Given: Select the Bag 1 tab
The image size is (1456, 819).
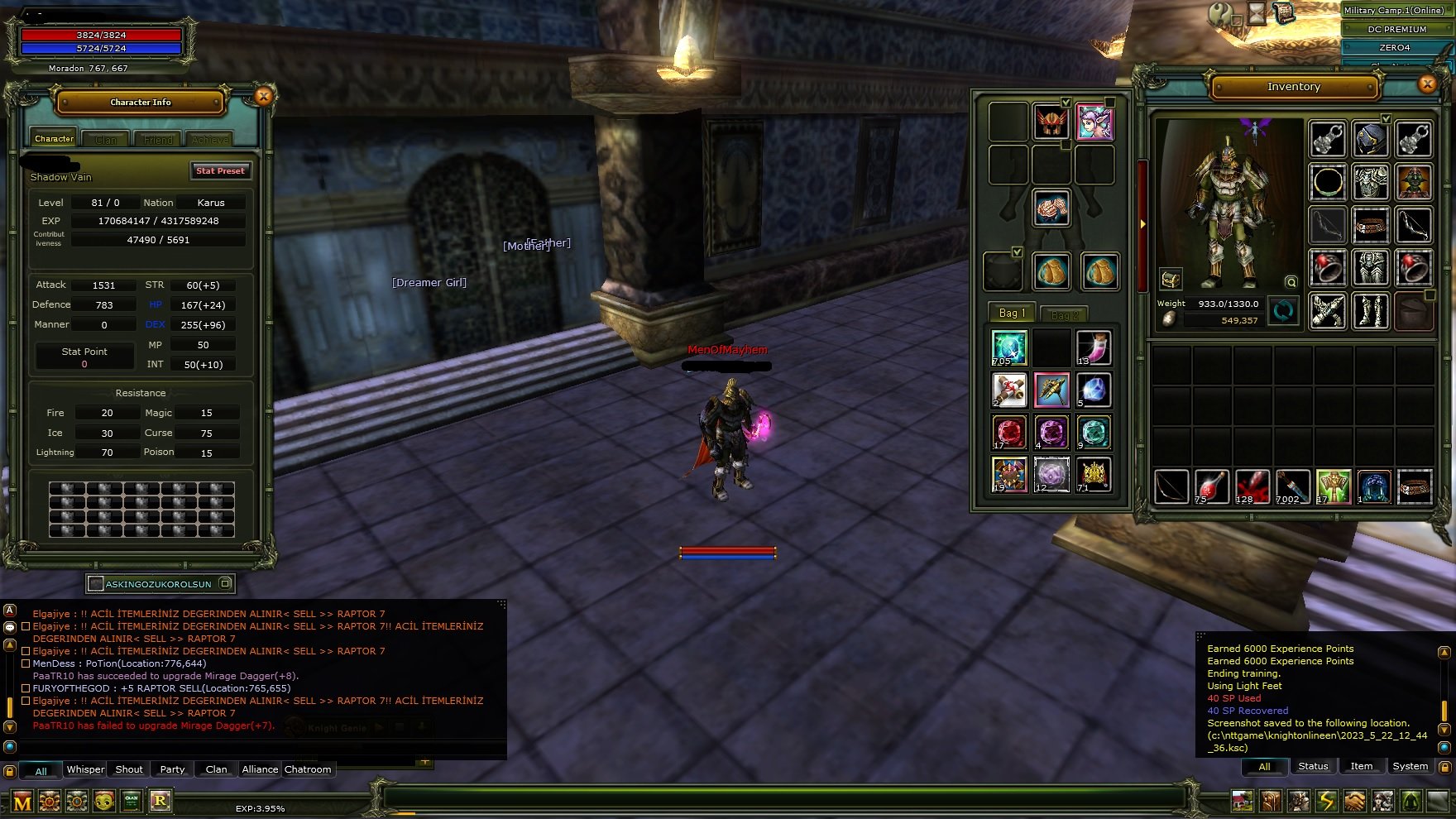Looking at the screenshot, I should coord(1012,313).
